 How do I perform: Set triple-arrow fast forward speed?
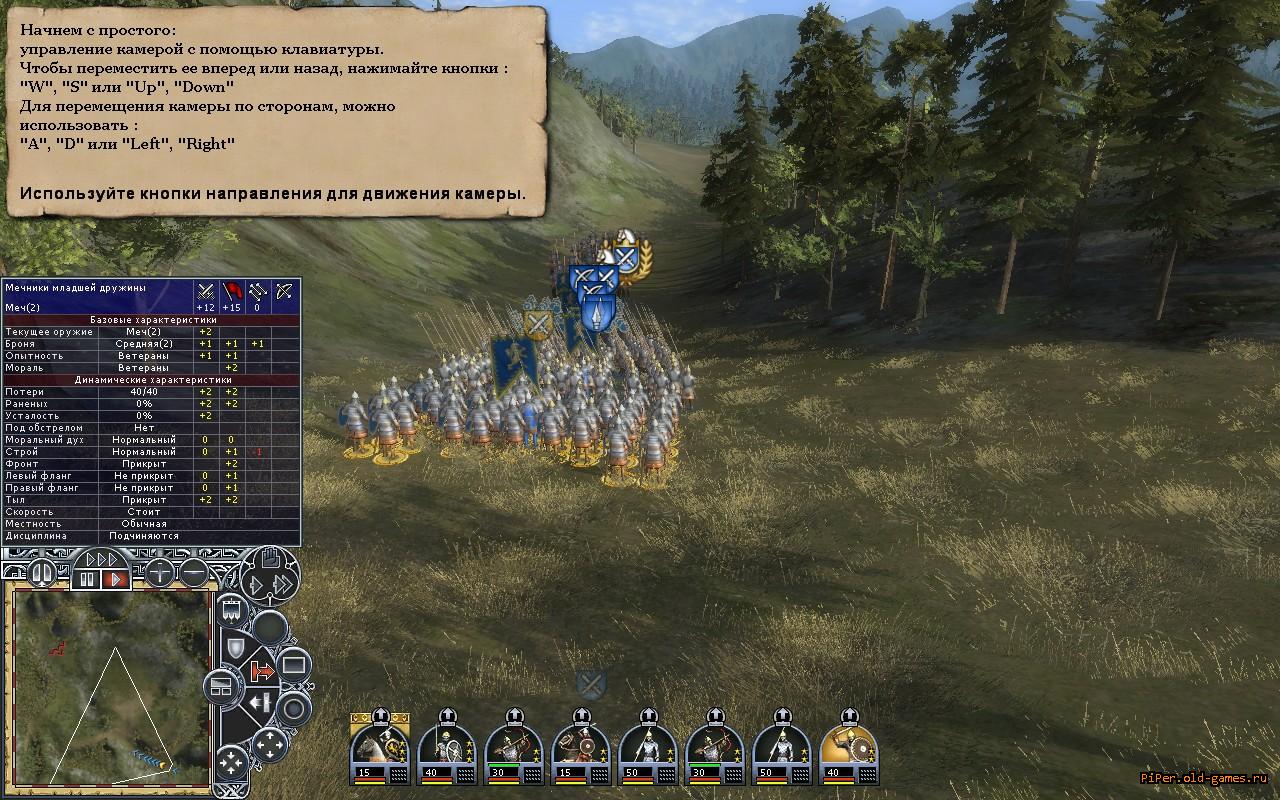[x=101, y=559]
